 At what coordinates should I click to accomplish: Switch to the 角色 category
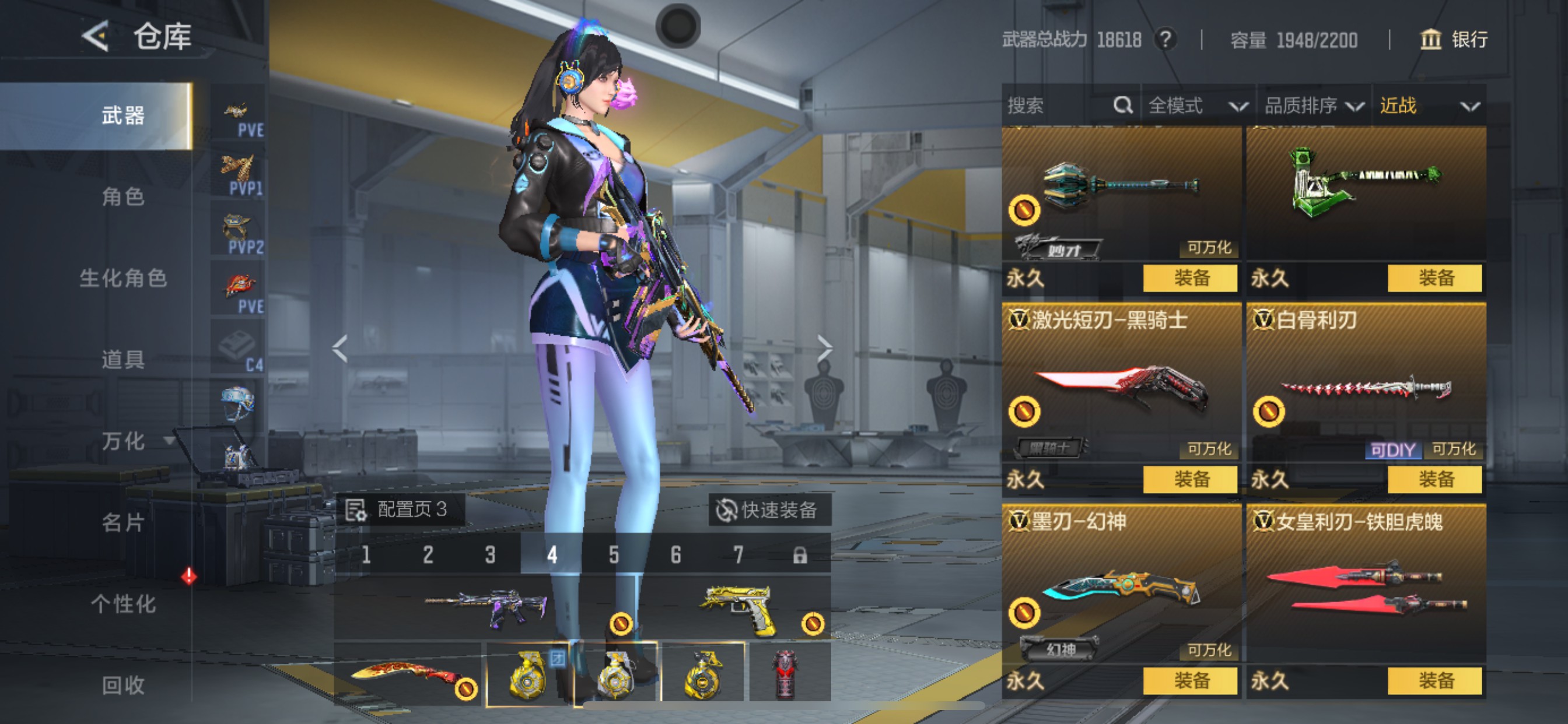point(123,196)
